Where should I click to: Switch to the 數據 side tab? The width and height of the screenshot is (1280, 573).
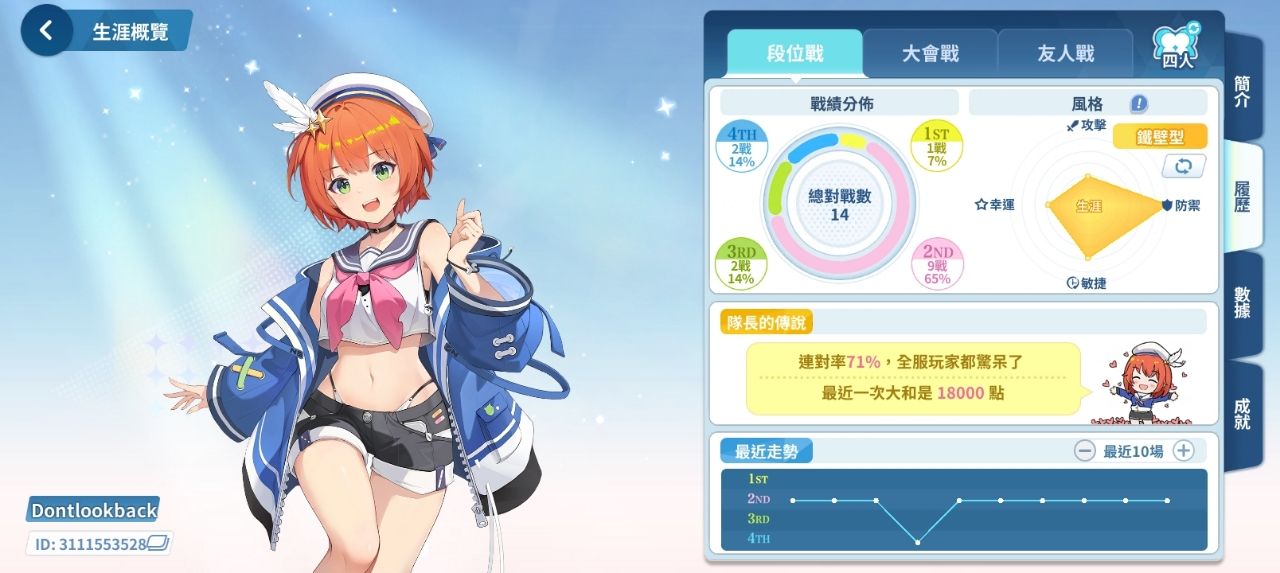[1242, 303]
